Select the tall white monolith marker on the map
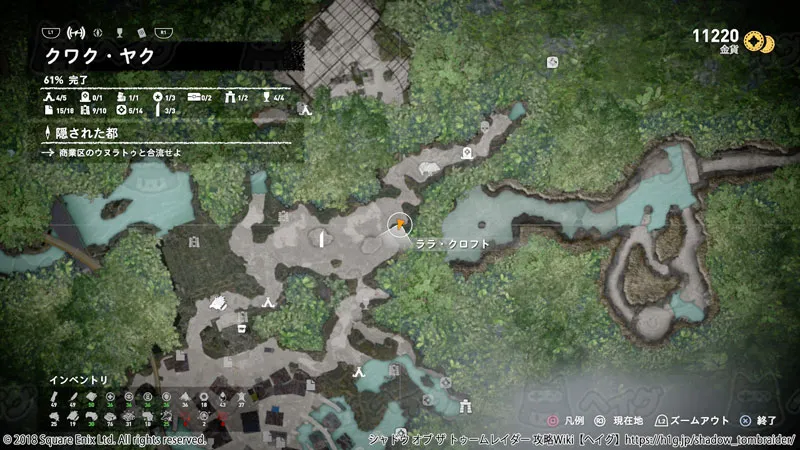Screen dimensions: 800x450 pyautogui.click(x=322, y=238)
